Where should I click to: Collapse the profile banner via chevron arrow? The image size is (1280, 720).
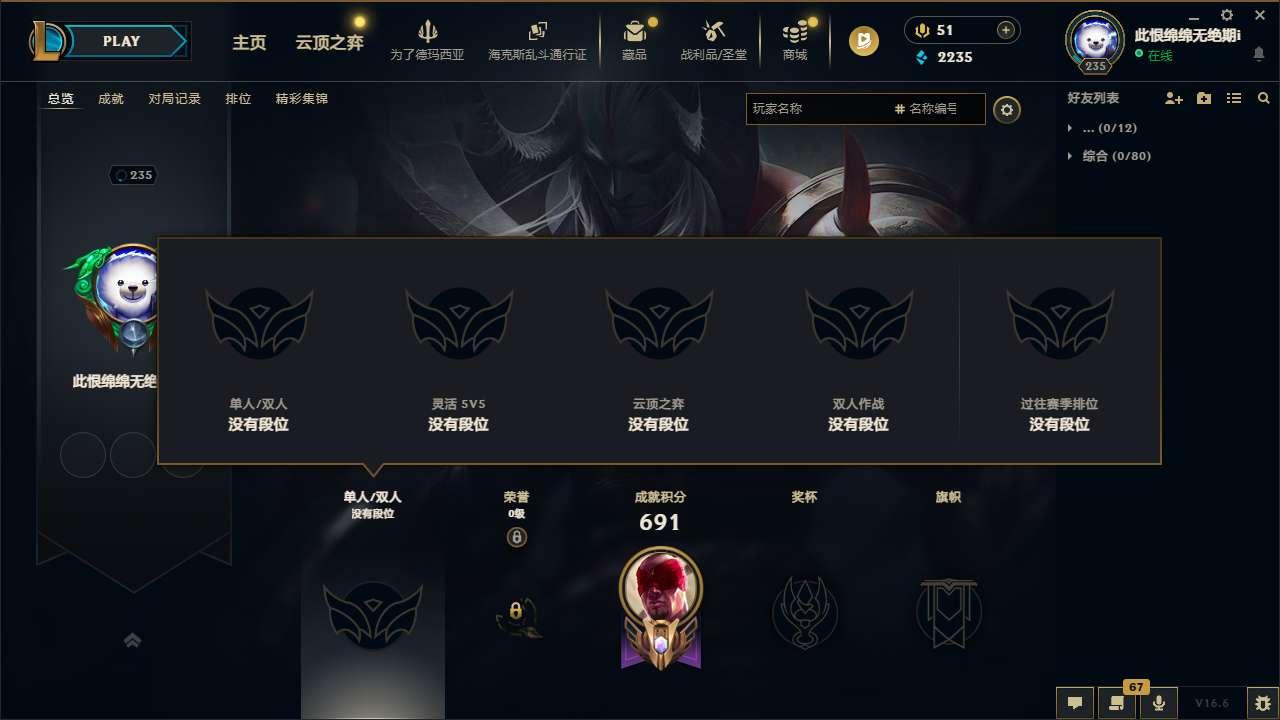pos(133,640)
